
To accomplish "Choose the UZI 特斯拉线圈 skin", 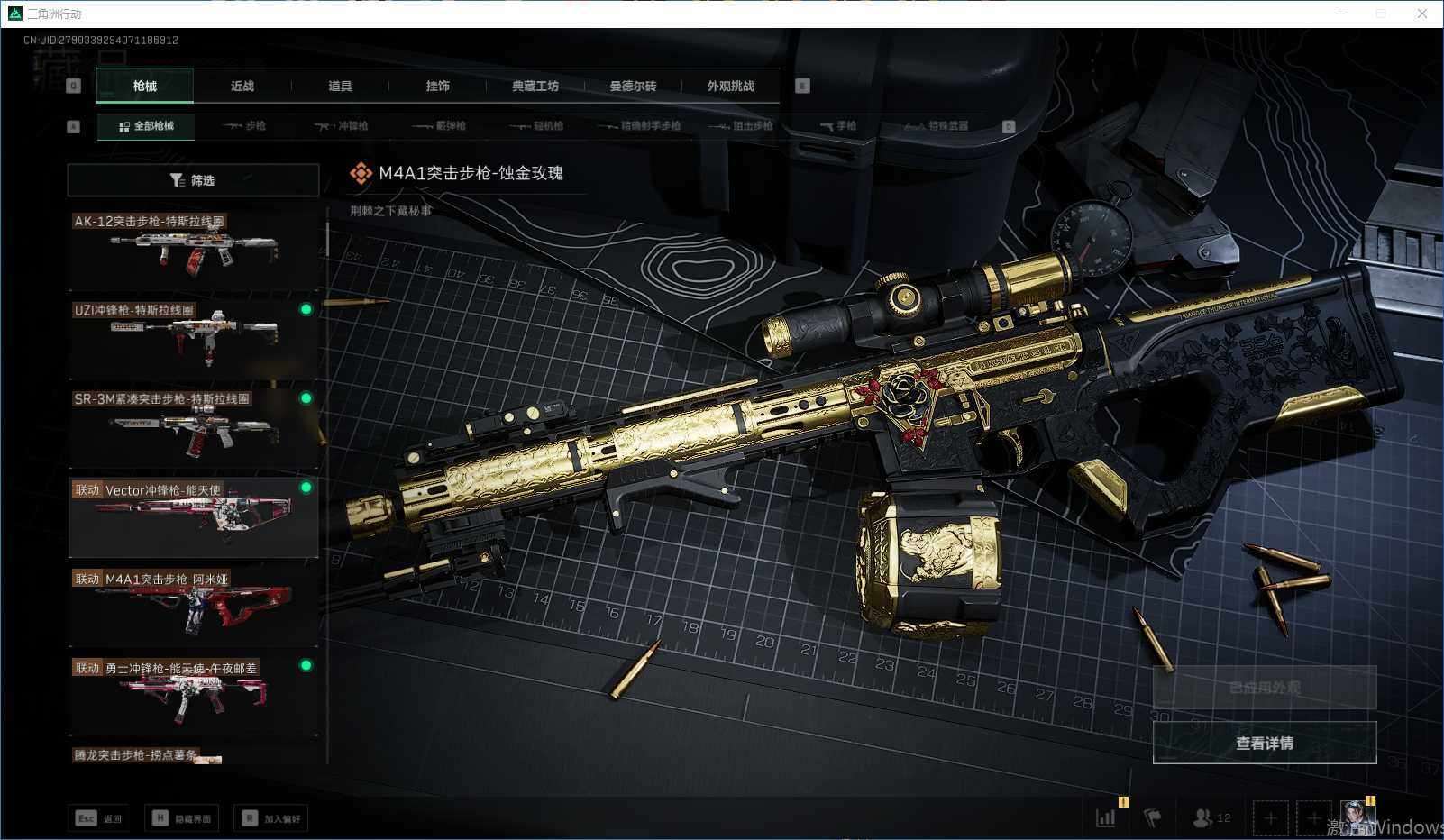I will coord(193,338).
